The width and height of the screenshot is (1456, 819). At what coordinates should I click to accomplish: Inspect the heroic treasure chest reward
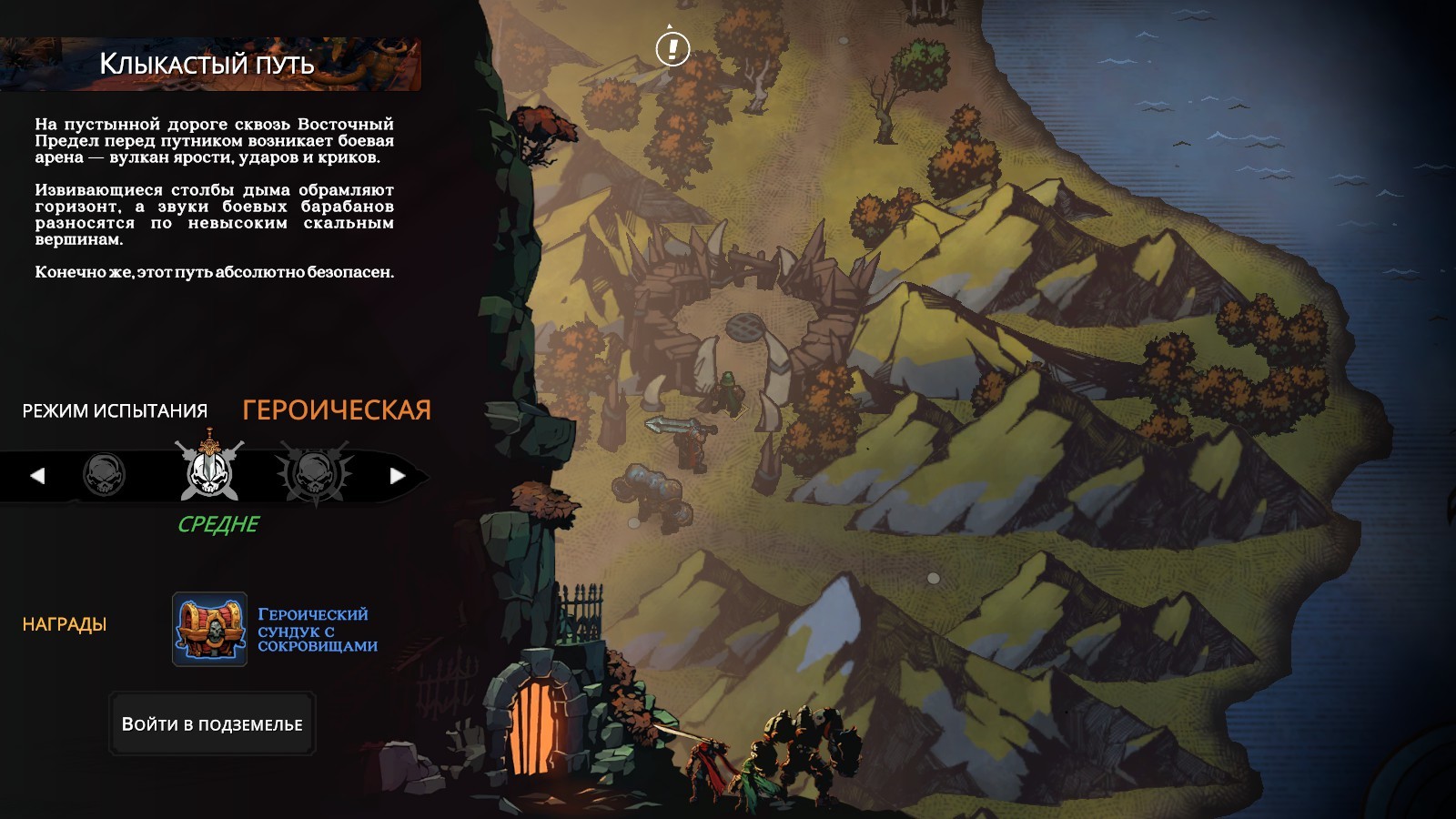click(x=210, y=629)
